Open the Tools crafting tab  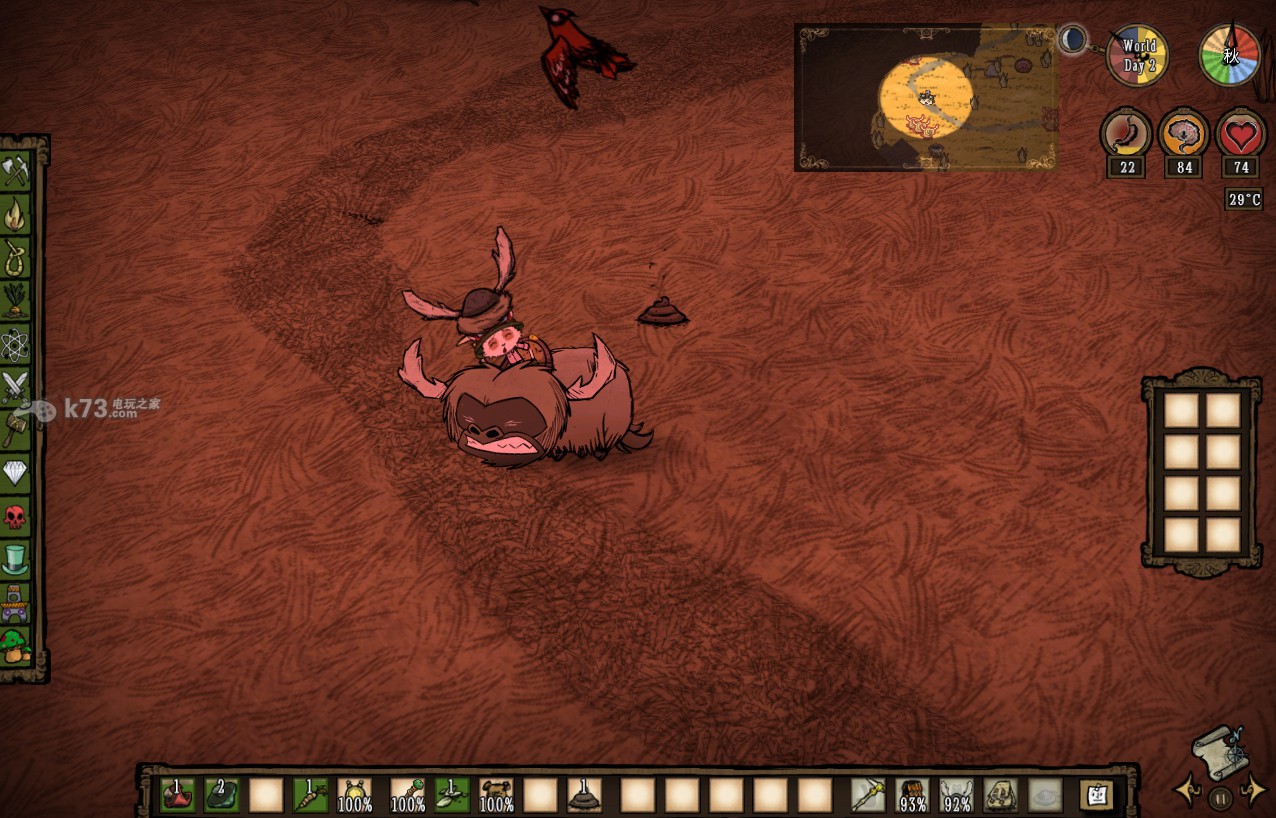pos(16,171)
